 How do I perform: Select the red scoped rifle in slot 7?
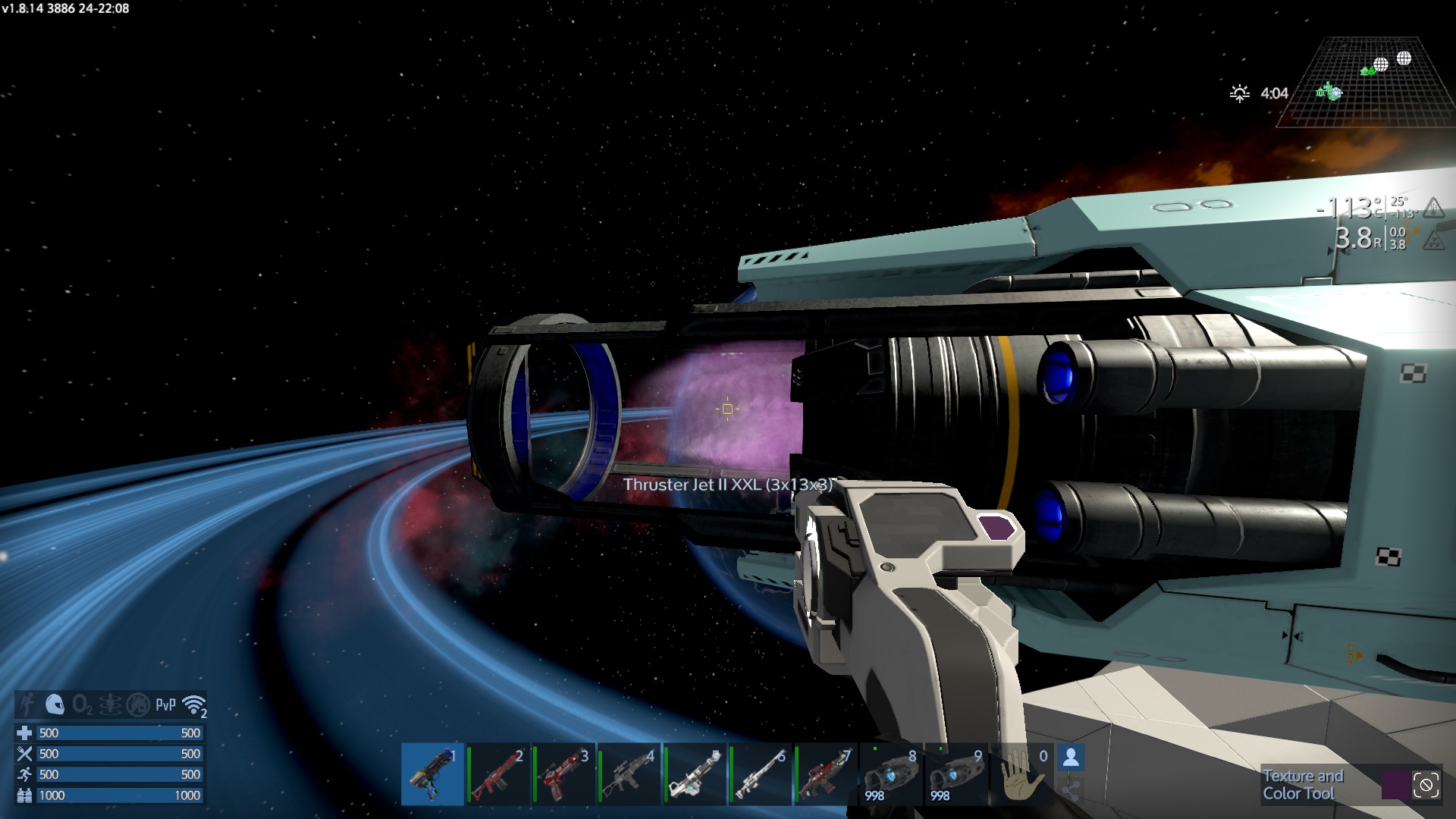click(826, 773)
